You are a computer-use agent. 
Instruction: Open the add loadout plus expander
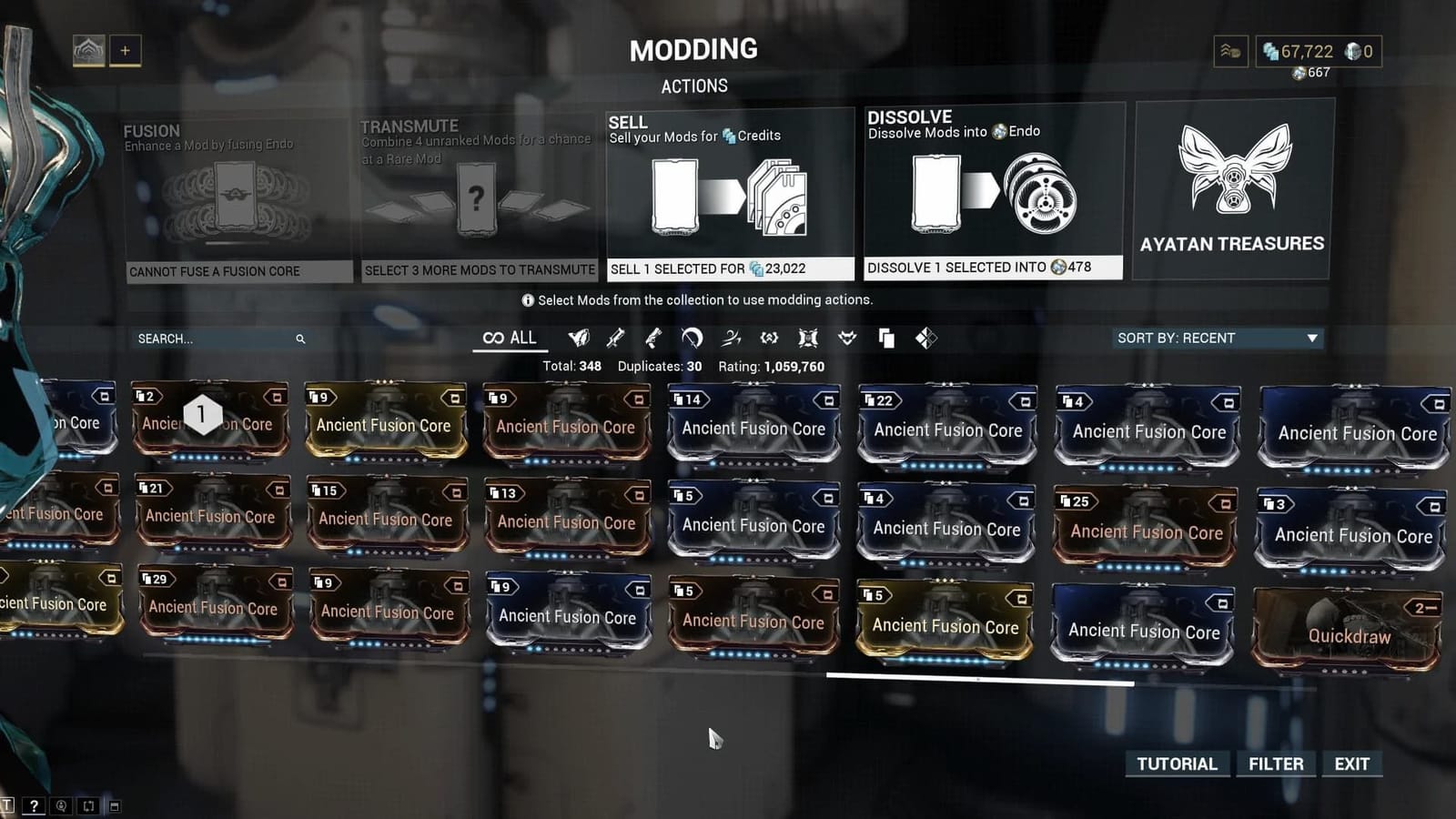(x=125, y=50)
